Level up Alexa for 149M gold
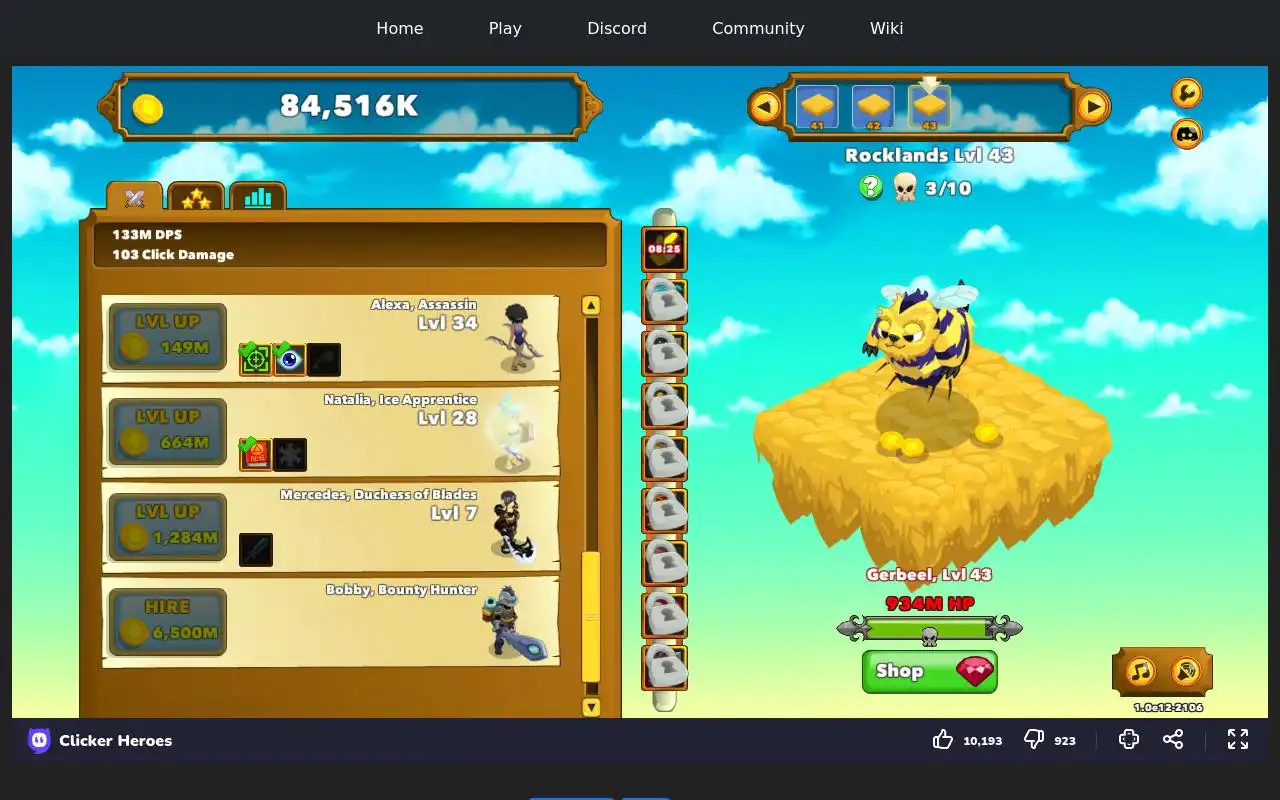1280x800 pixels. 167,337
